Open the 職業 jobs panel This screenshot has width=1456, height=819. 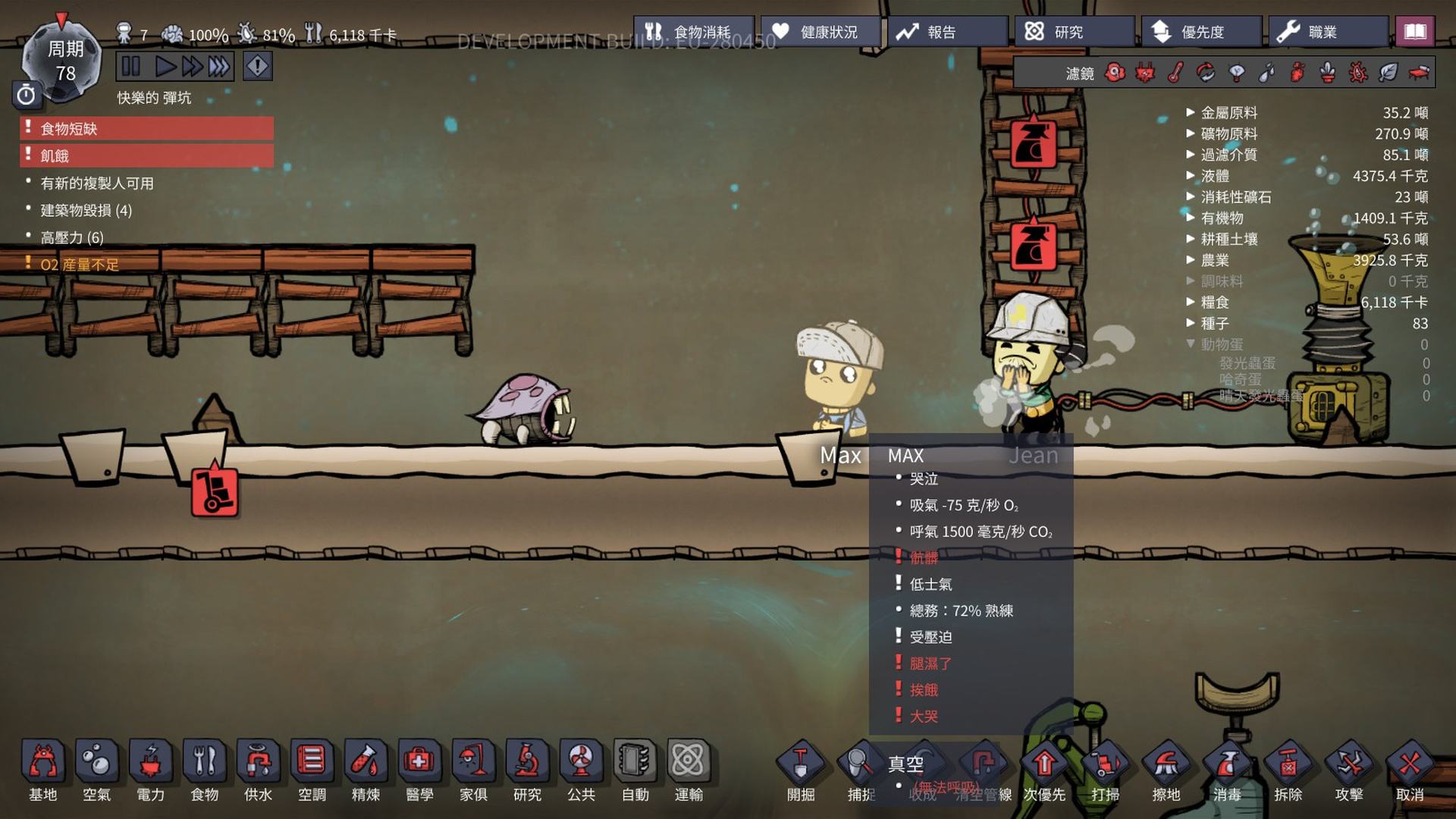(1329, 31)
